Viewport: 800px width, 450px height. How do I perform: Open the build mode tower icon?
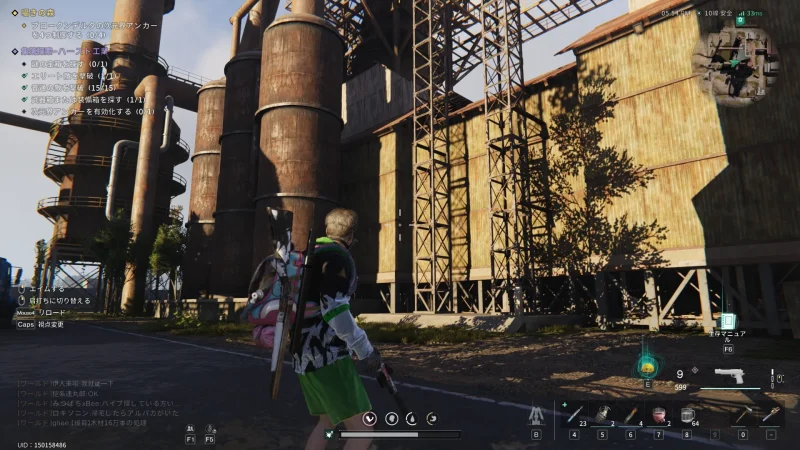(536, 414)
